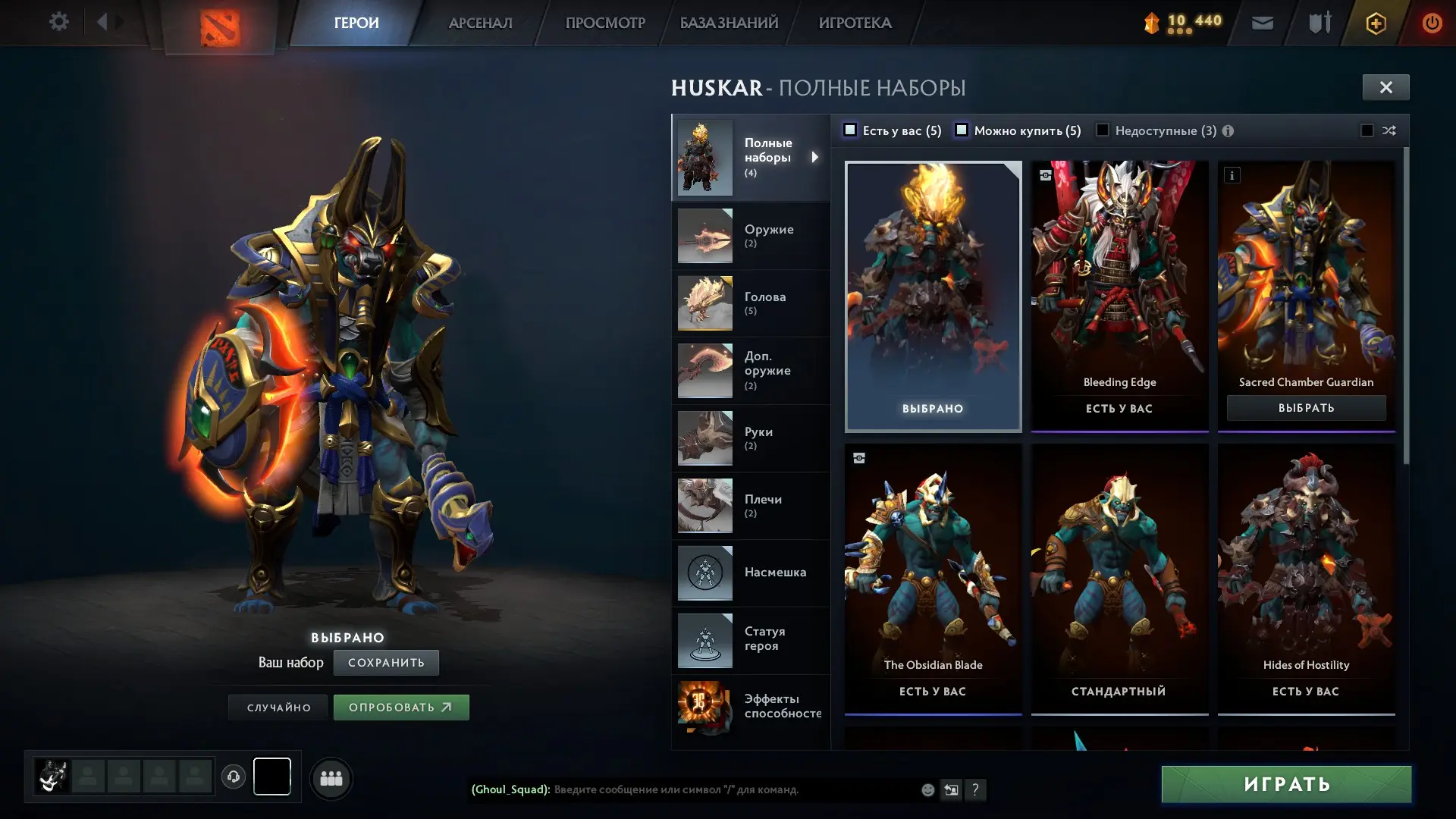Open the Оружие item category
1456x819 pixels.
tap(750, 236)
